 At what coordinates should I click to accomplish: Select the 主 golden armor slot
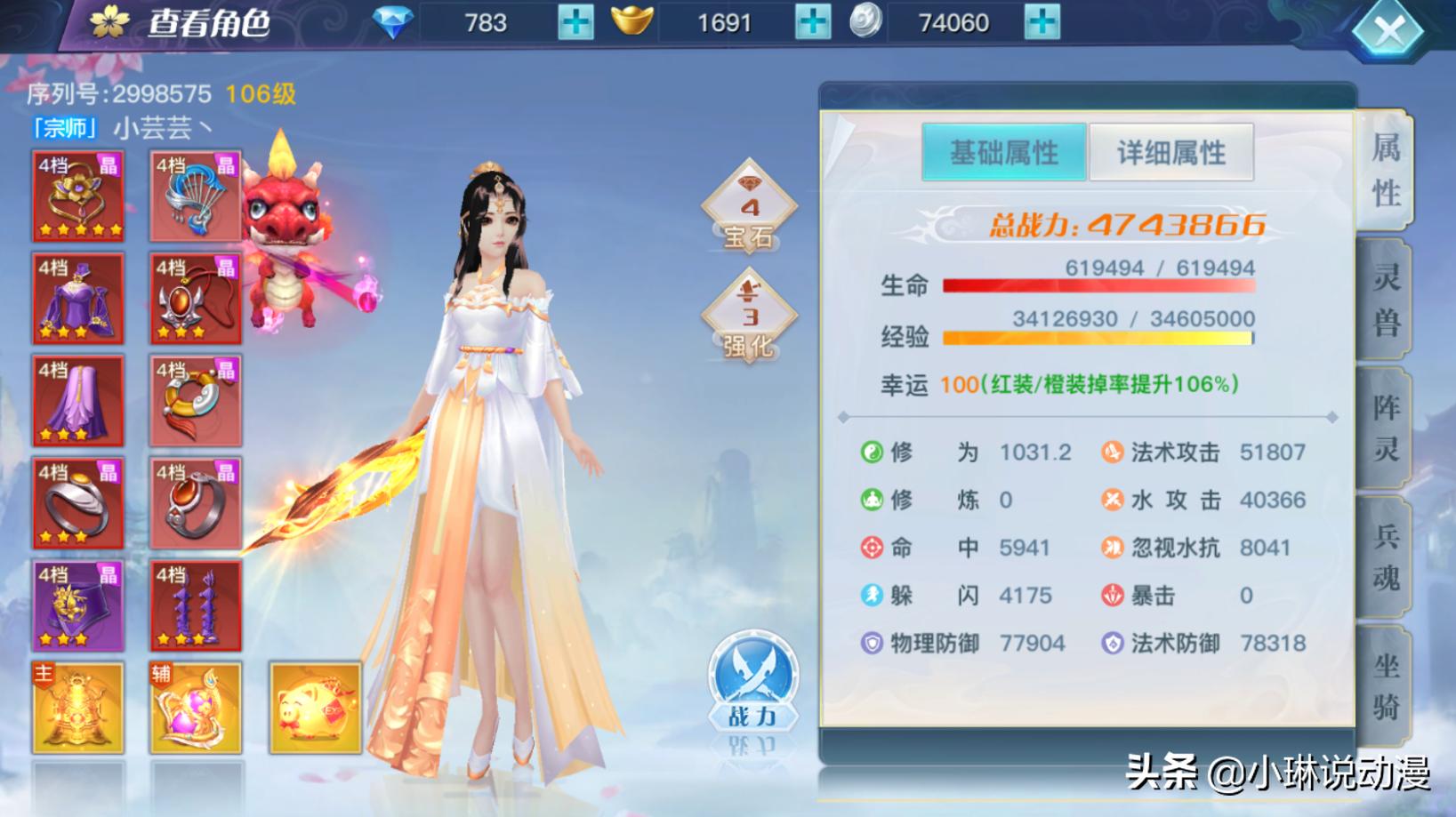click(78, 708)
